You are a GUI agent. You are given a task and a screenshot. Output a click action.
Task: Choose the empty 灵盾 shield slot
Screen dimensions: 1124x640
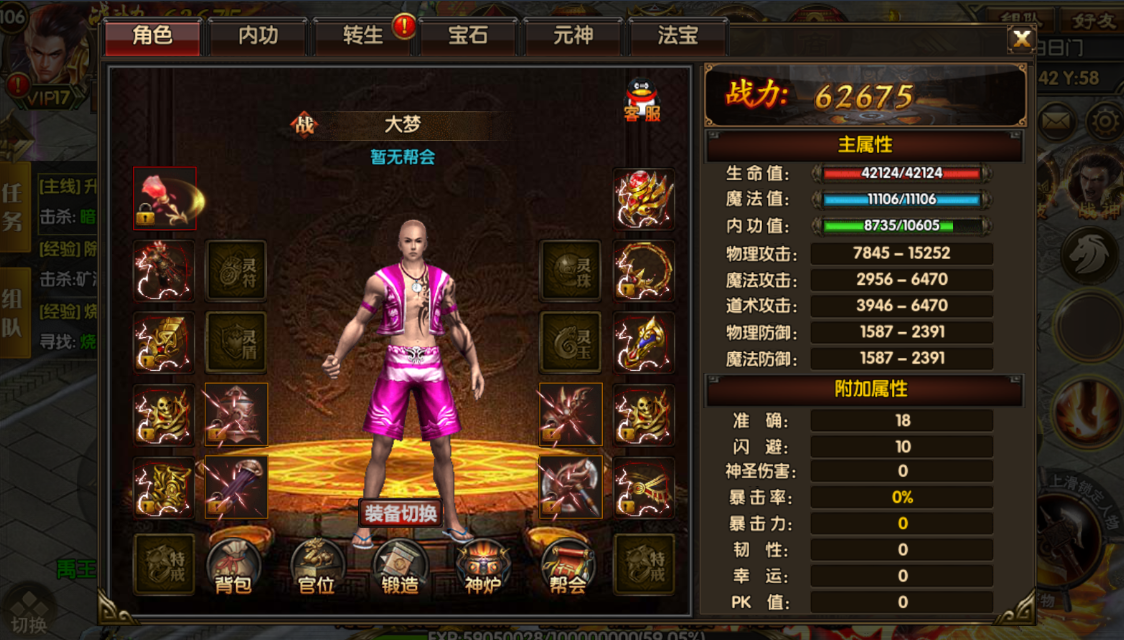236,342
